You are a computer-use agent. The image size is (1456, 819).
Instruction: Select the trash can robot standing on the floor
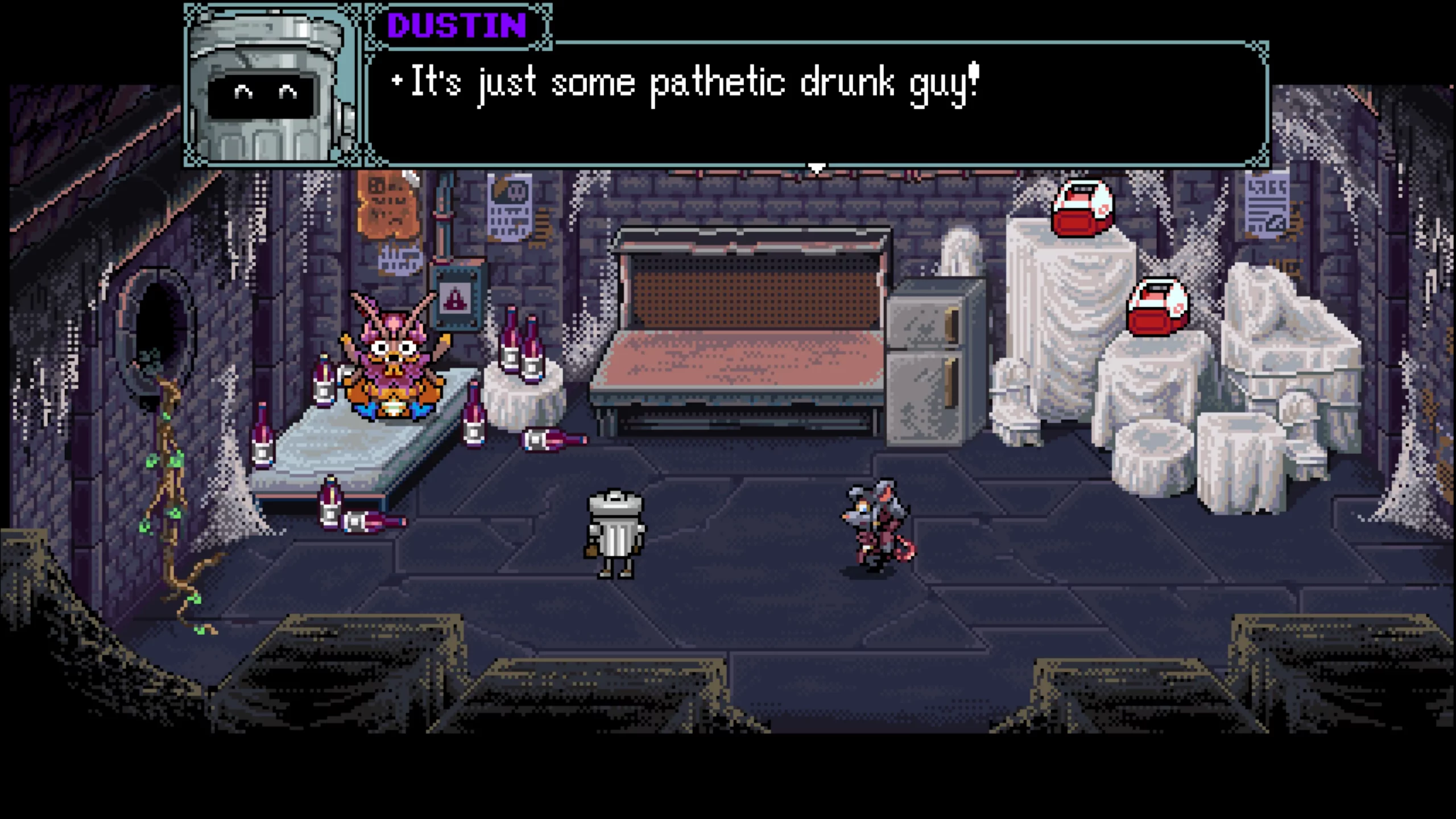[x=617, y=535]
